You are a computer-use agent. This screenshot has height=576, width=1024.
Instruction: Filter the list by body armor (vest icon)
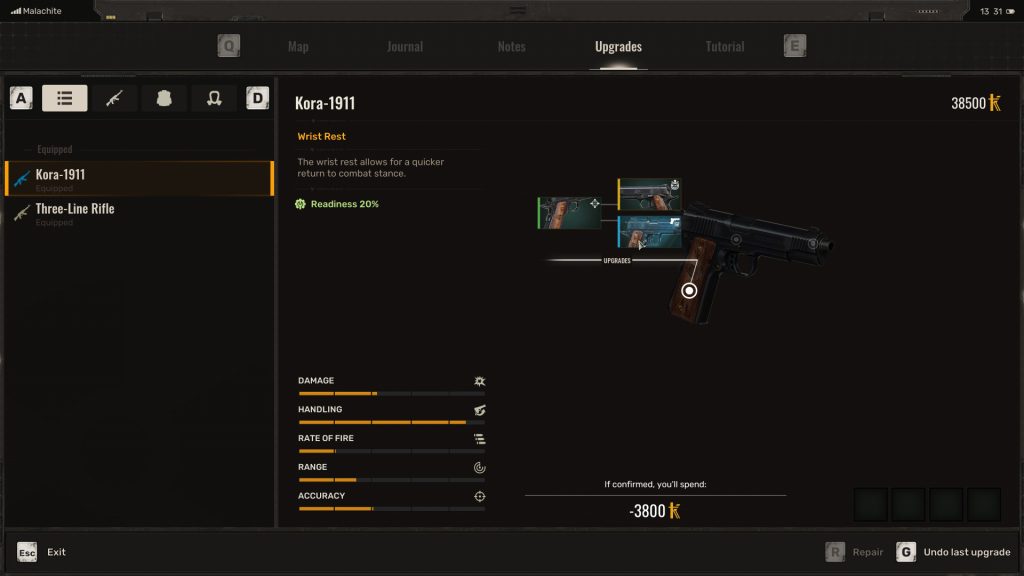click(x=164, y=98)
